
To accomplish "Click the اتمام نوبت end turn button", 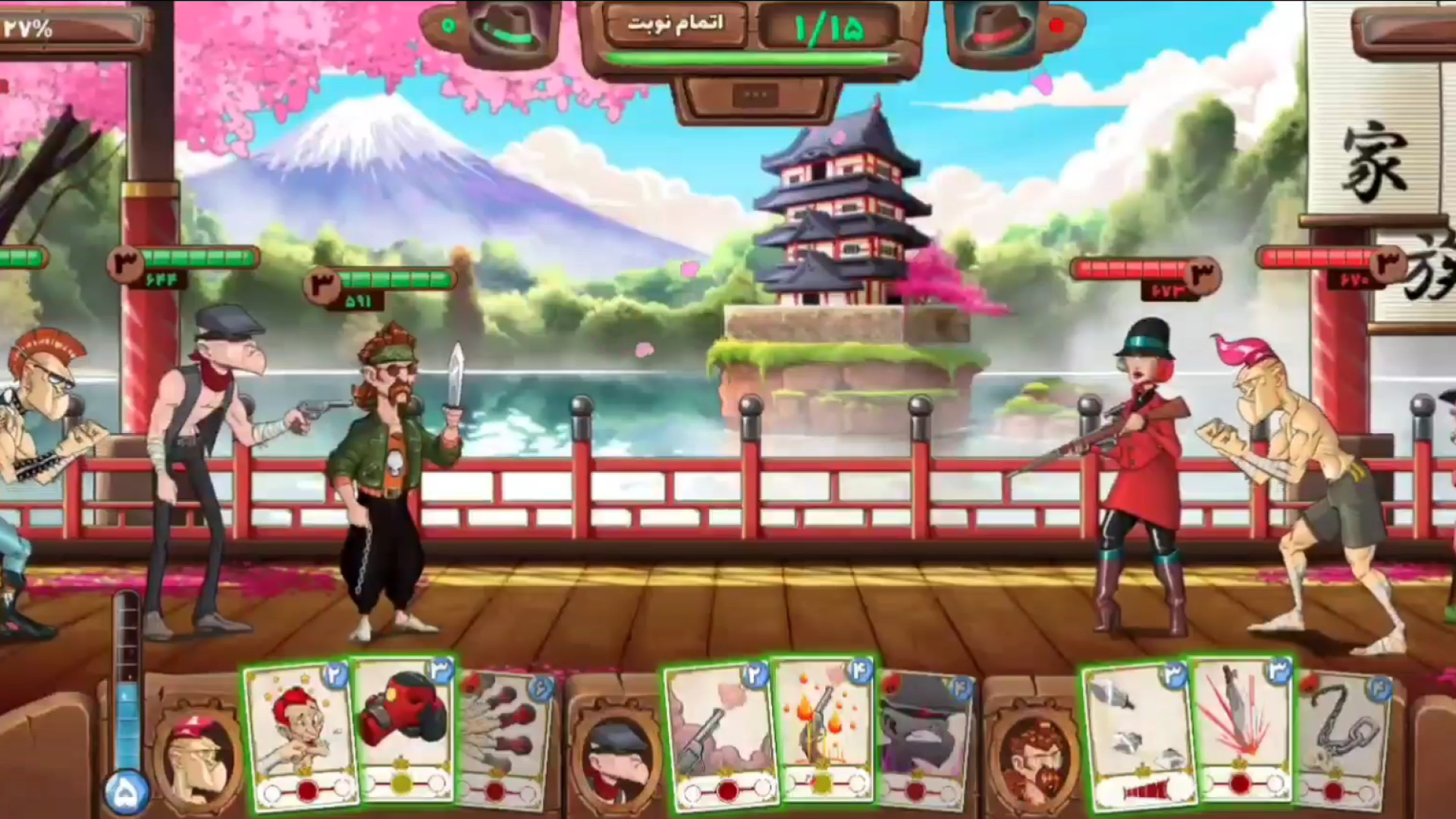I will point(676,24).
